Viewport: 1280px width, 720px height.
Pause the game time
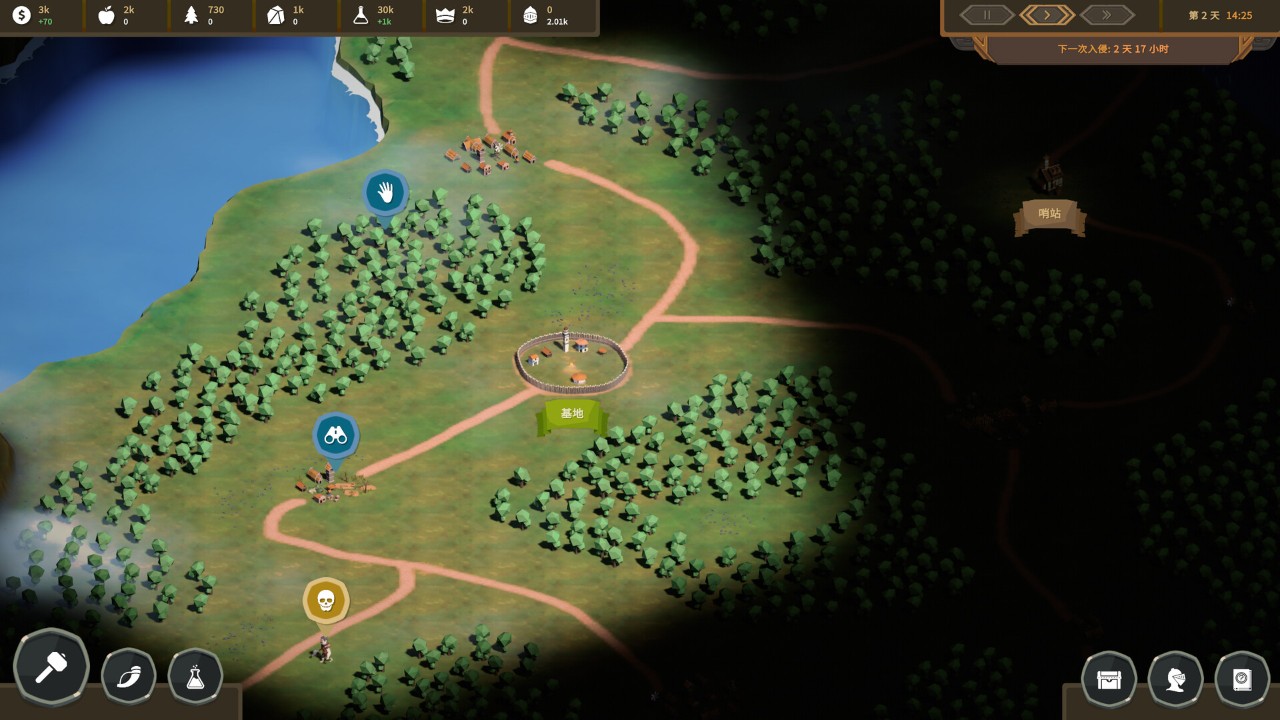point(988,15)
